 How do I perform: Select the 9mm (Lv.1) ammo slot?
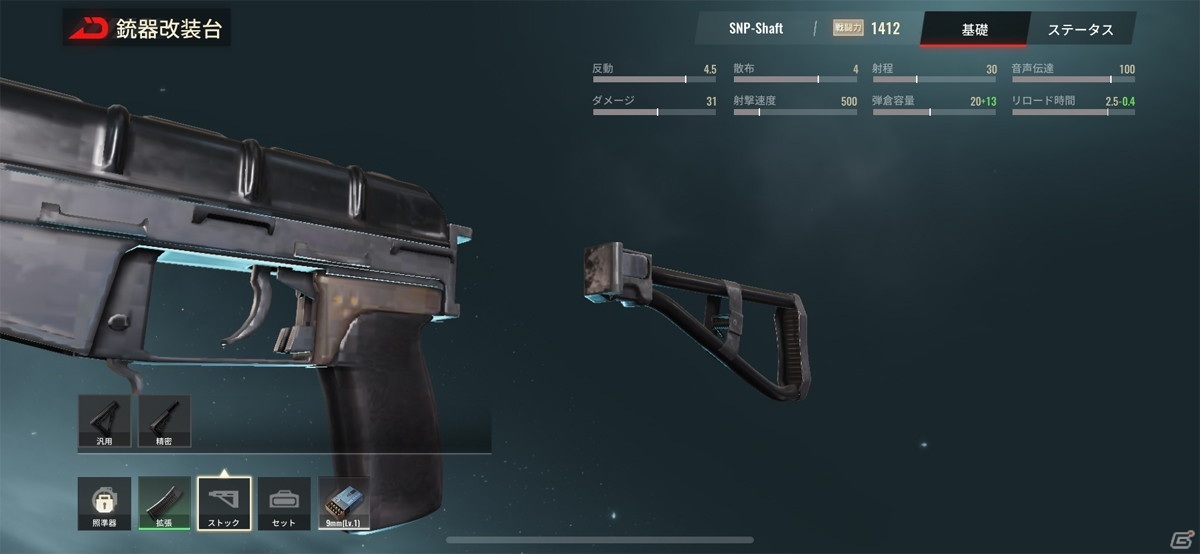(344, 503)
